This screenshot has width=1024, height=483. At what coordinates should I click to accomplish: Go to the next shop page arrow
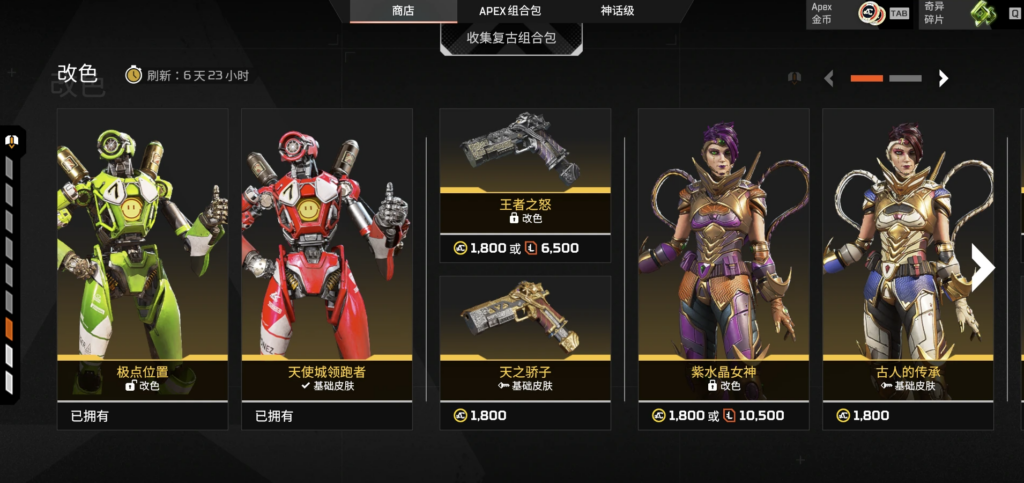943,78
